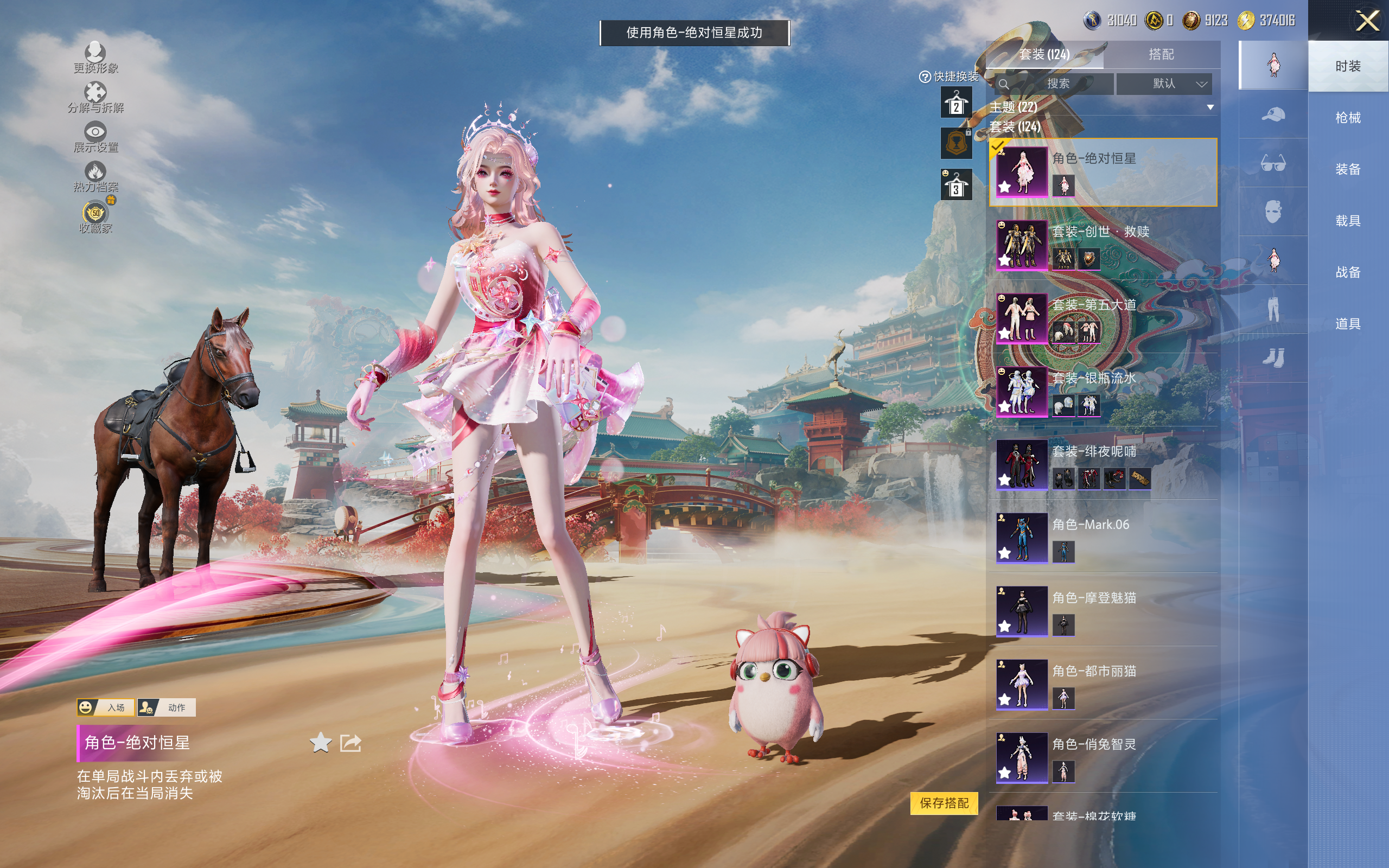Go to the 道具 category
Viewport: 1389px width, 868px height.
tap(1348, 324)
